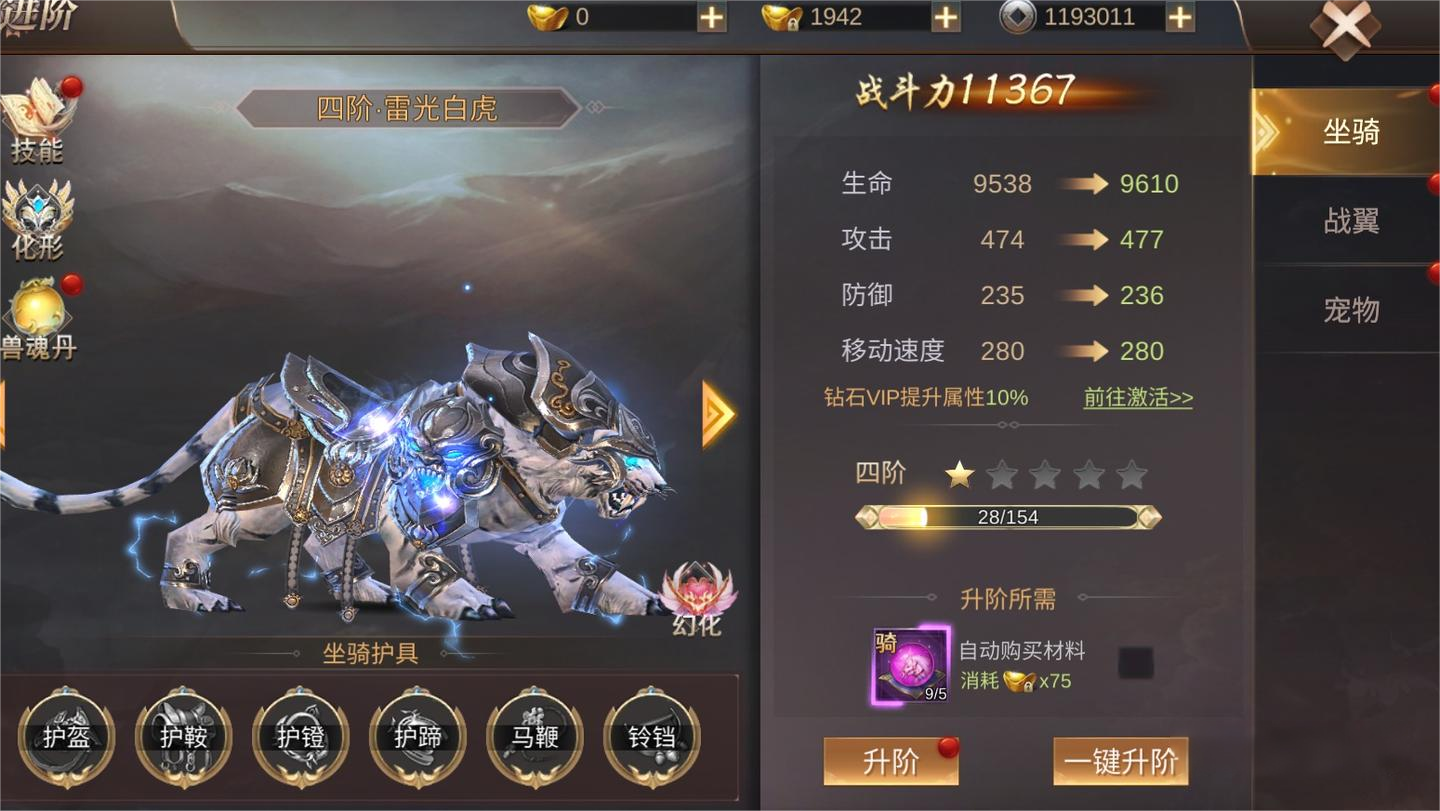The image size is (1440, 811).
Task: View the next mount with right arrow
Action: click(718, 414)
